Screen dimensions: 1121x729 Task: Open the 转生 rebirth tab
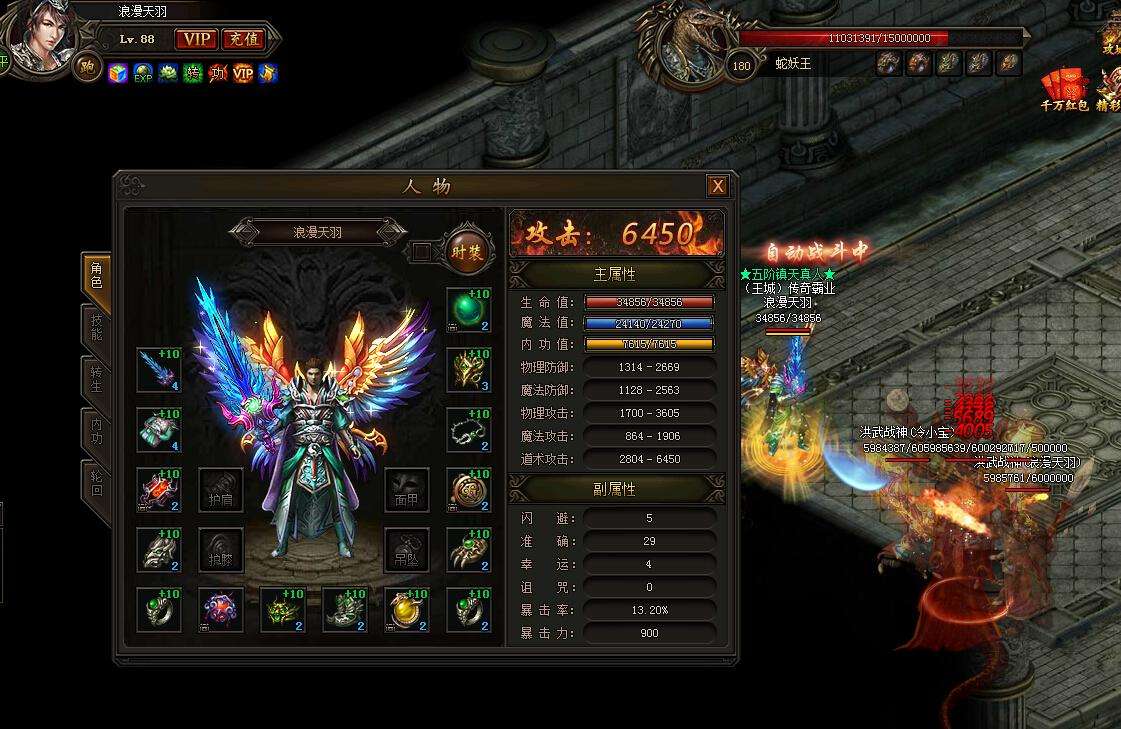coord(96,380)
